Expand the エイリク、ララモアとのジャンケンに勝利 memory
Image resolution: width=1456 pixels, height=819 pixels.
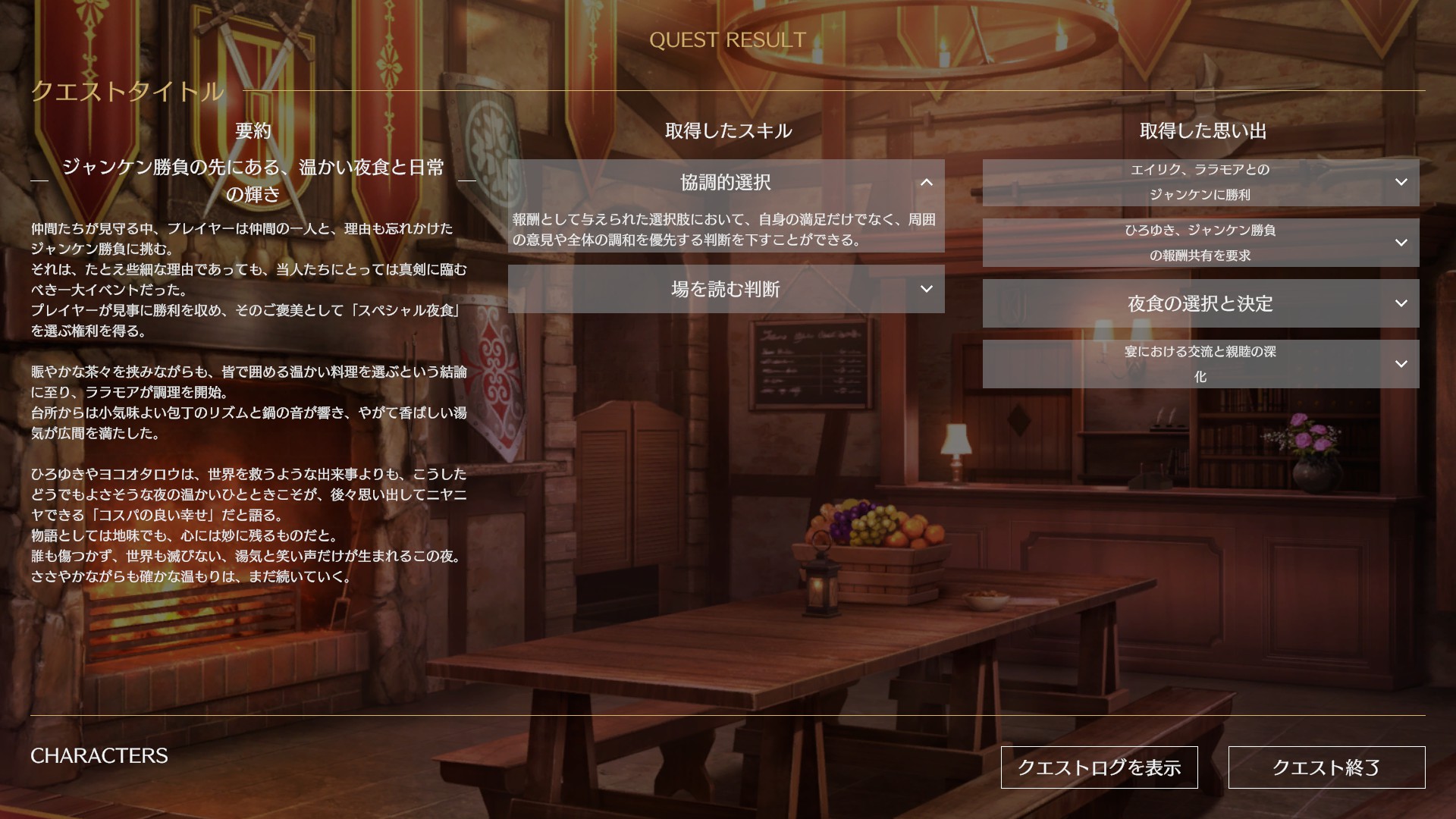(x=1401, y=183)
